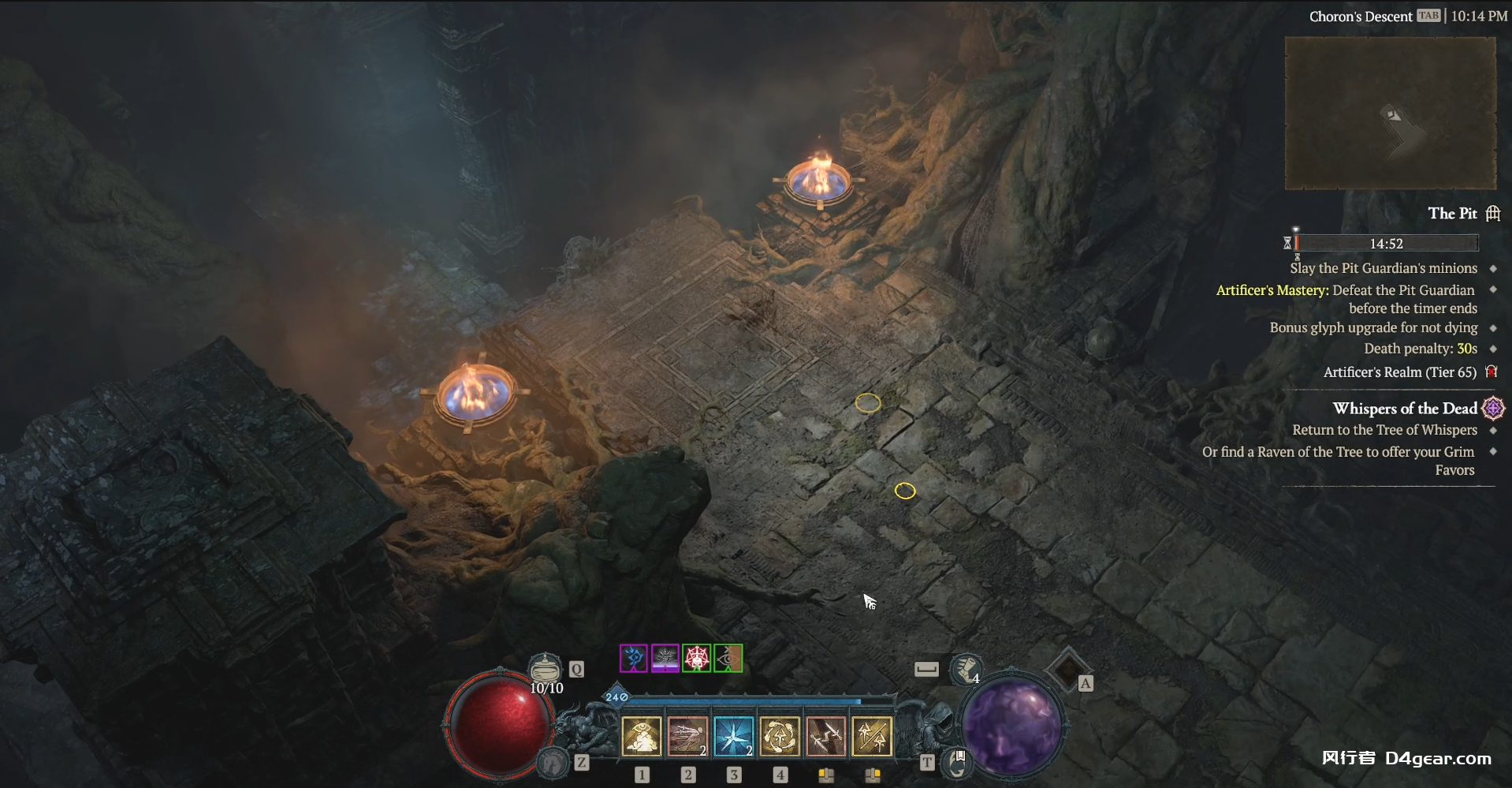Select The Pit quest tracker header
The height and width of the screenshot is (788, 1512).
(x=1453, y=214)
